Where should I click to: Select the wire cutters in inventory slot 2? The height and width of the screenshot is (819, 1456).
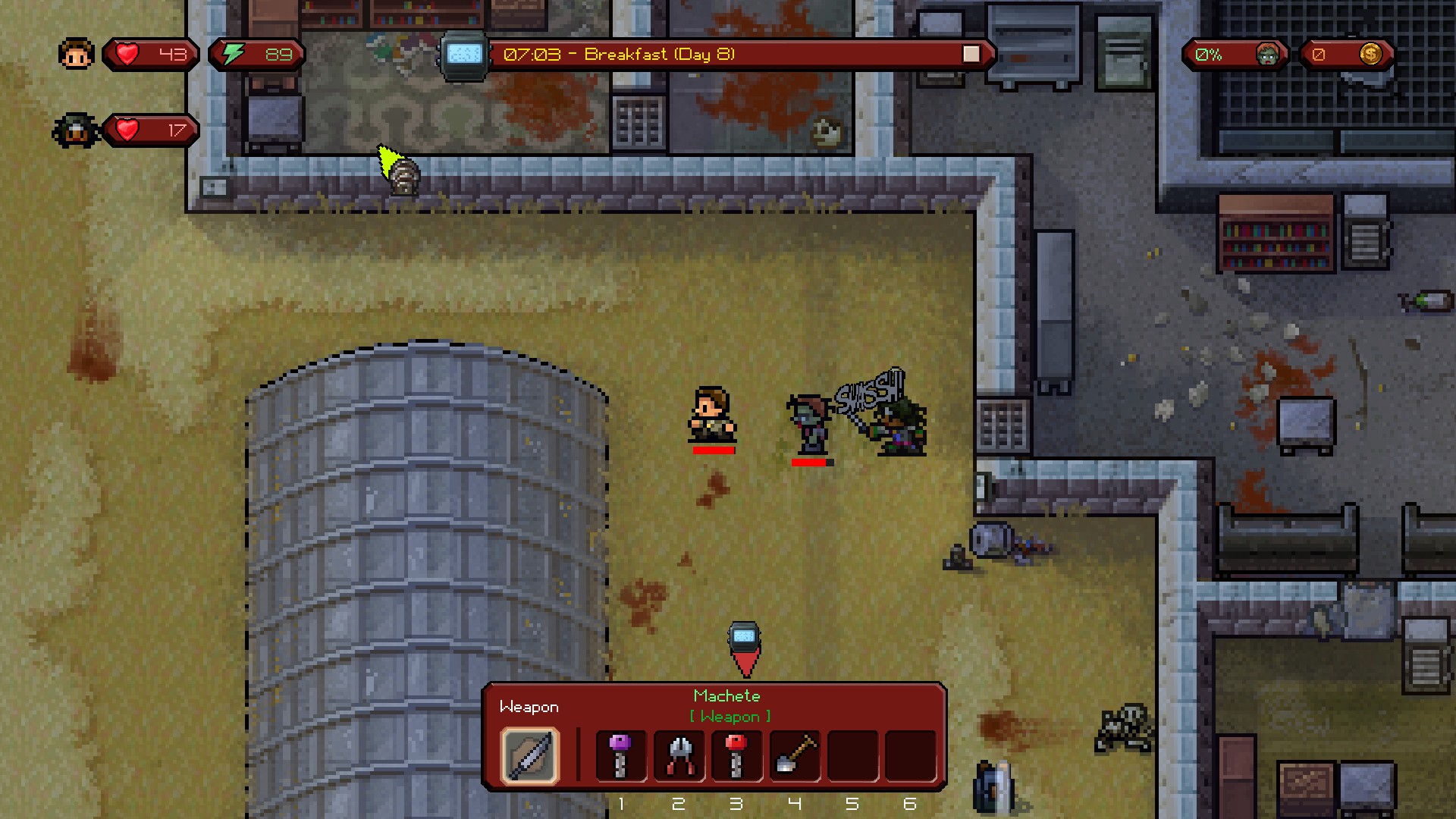[x=679, y=755]
